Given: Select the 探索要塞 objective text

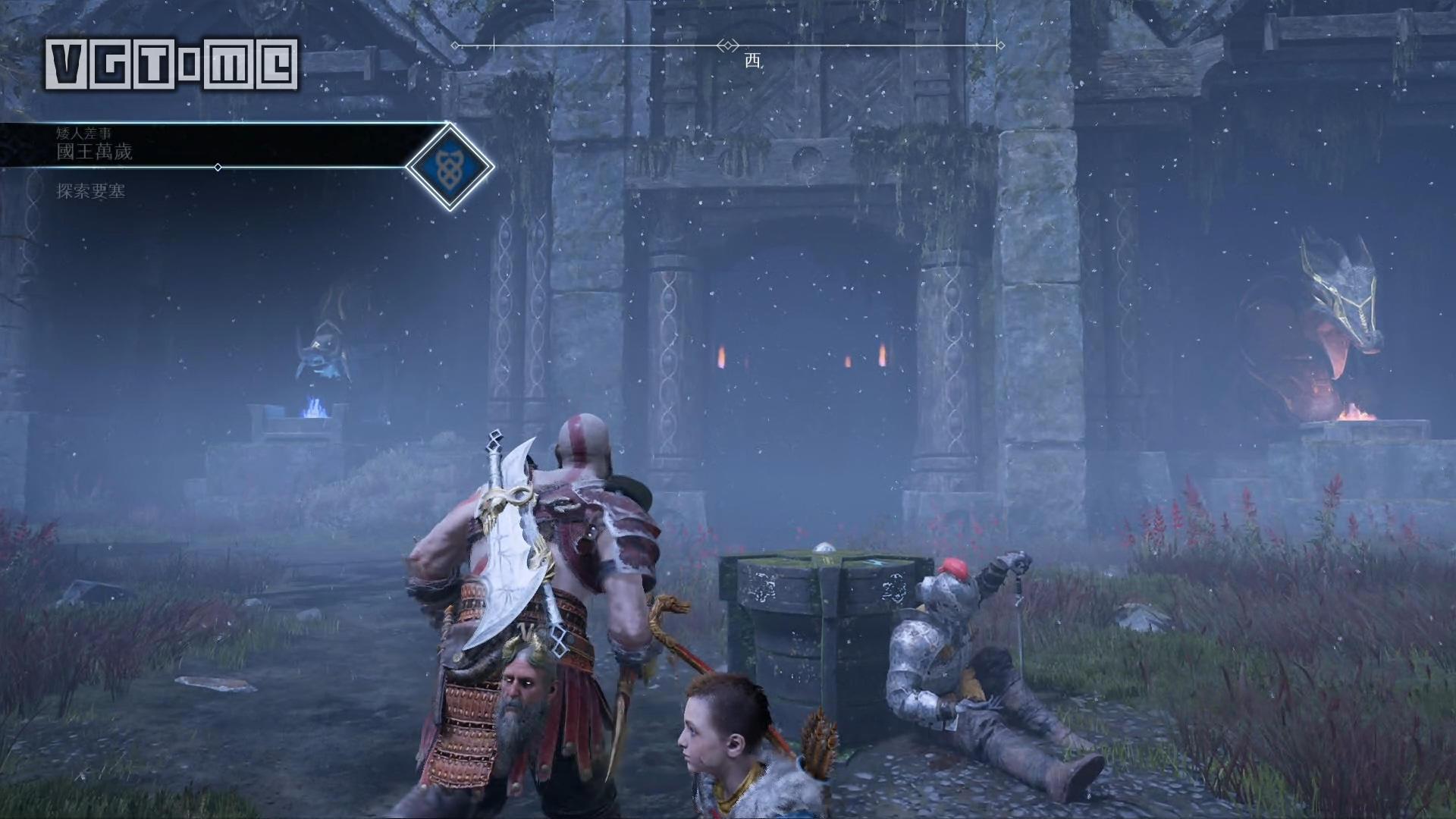Looking at the screenshot, I should point(91,191).
